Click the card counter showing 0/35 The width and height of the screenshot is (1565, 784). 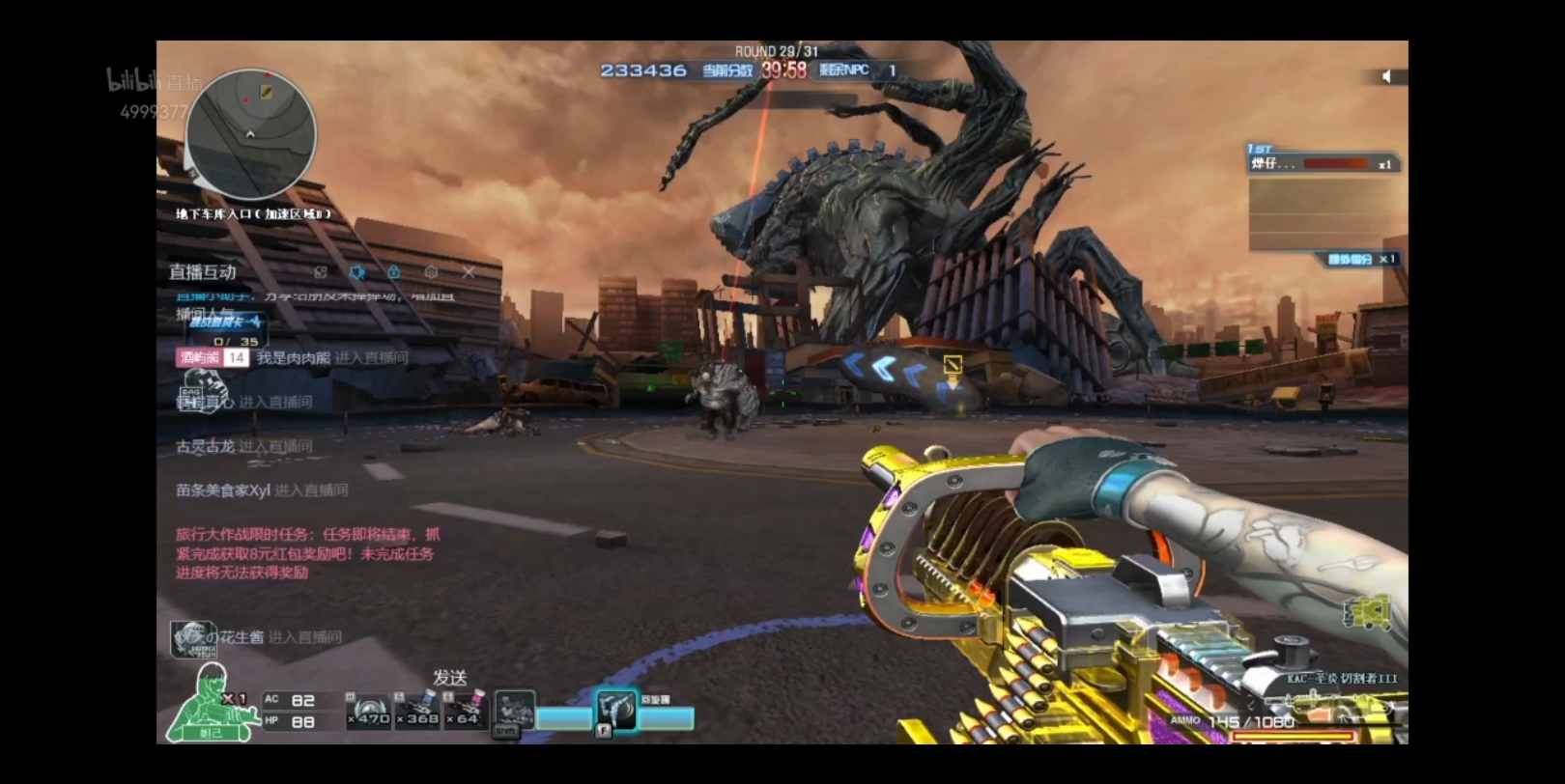pos(235,342)
